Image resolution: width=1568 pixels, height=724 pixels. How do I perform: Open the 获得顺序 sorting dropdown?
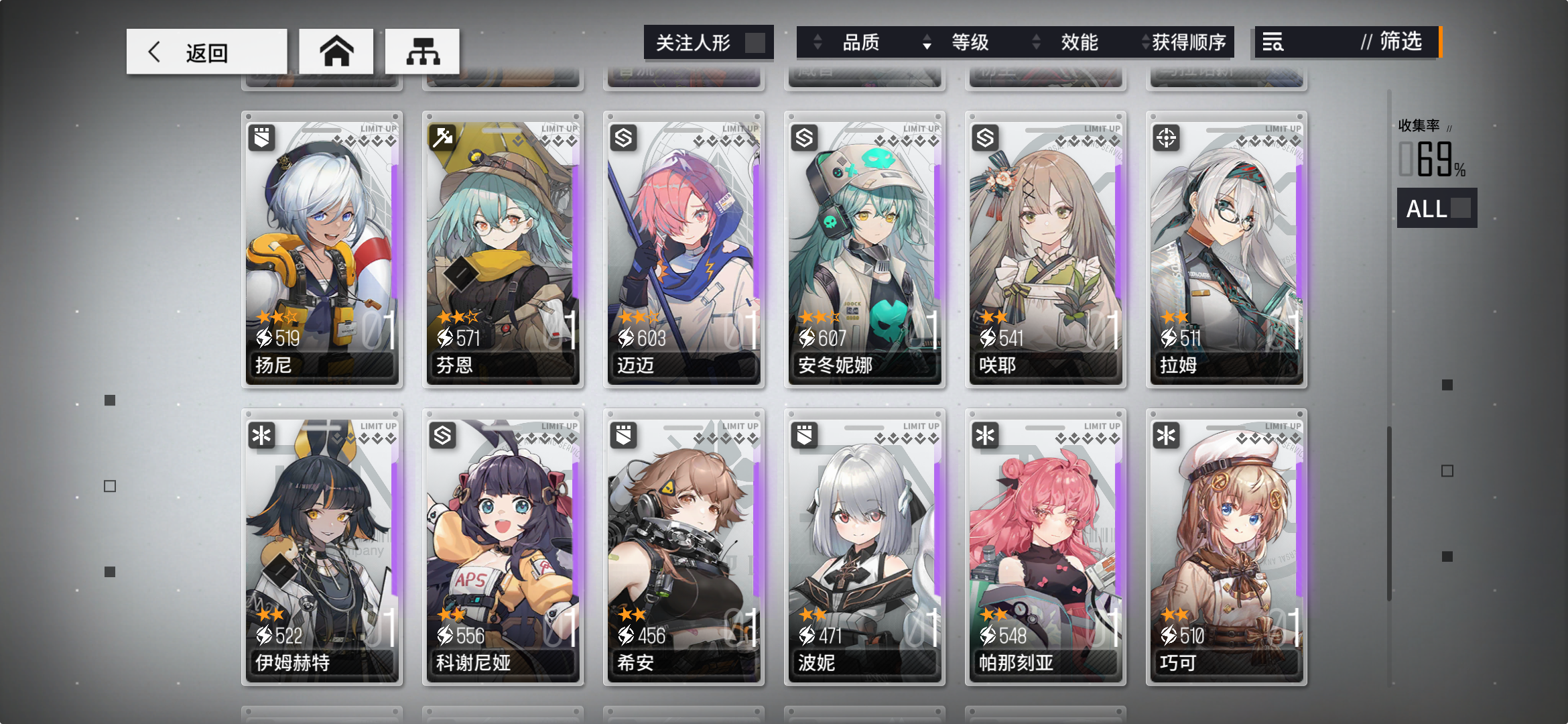(x=1186, y=42)
